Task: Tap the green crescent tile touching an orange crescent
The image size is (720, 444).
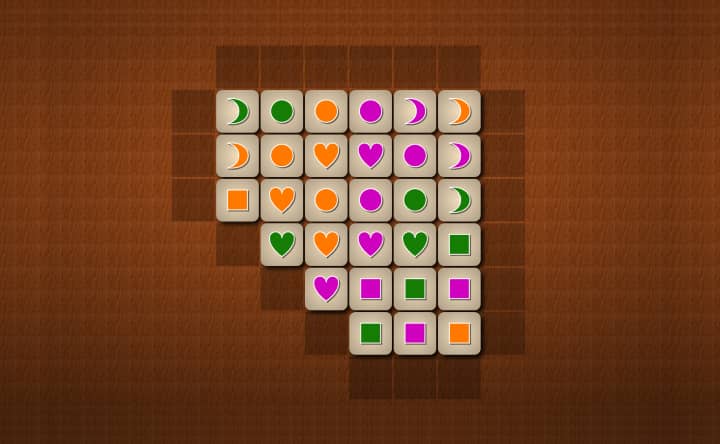Action: coord(237,112)
